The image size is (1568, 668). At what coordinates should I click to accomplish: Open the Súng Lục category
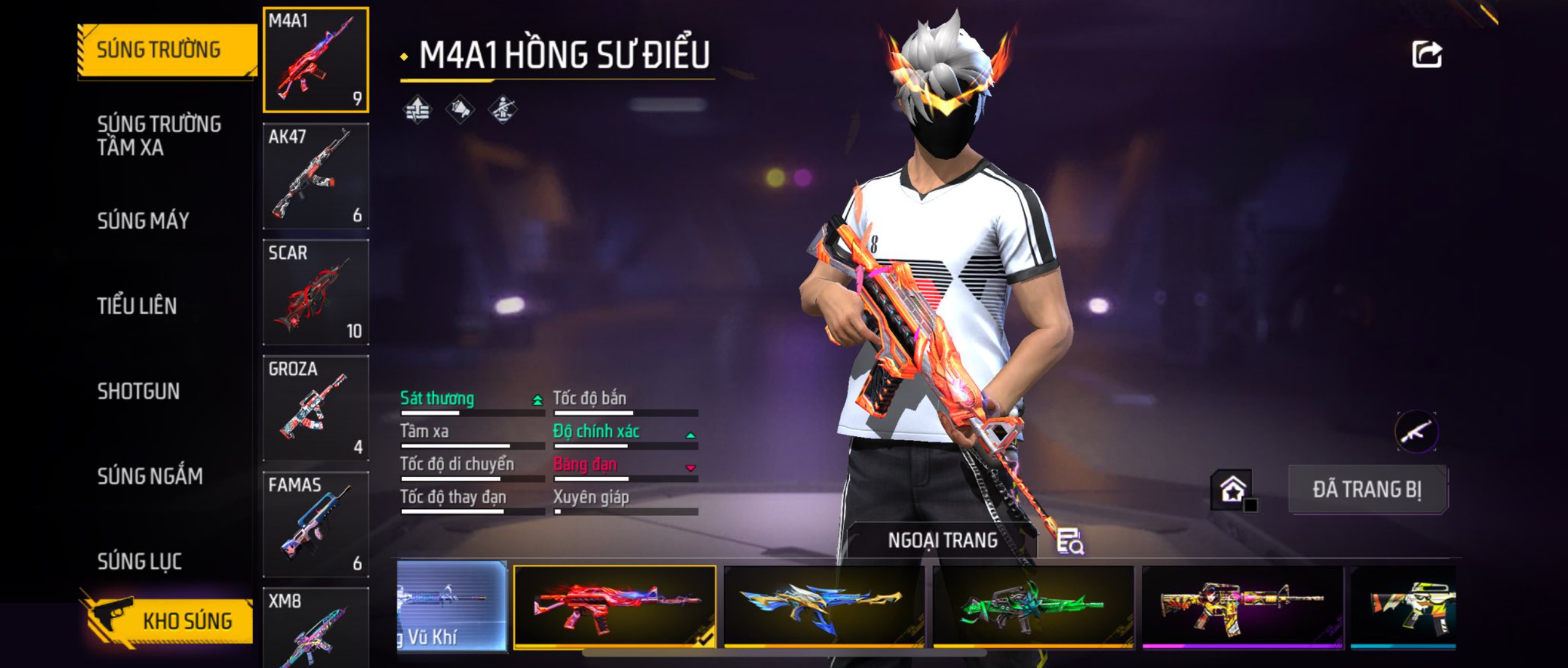pyautogui.click(x=140, y=561)
